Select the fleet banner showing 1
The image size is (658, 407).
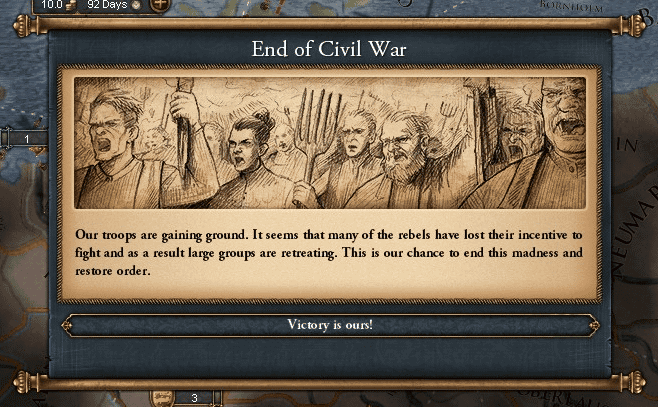[28, 139]
